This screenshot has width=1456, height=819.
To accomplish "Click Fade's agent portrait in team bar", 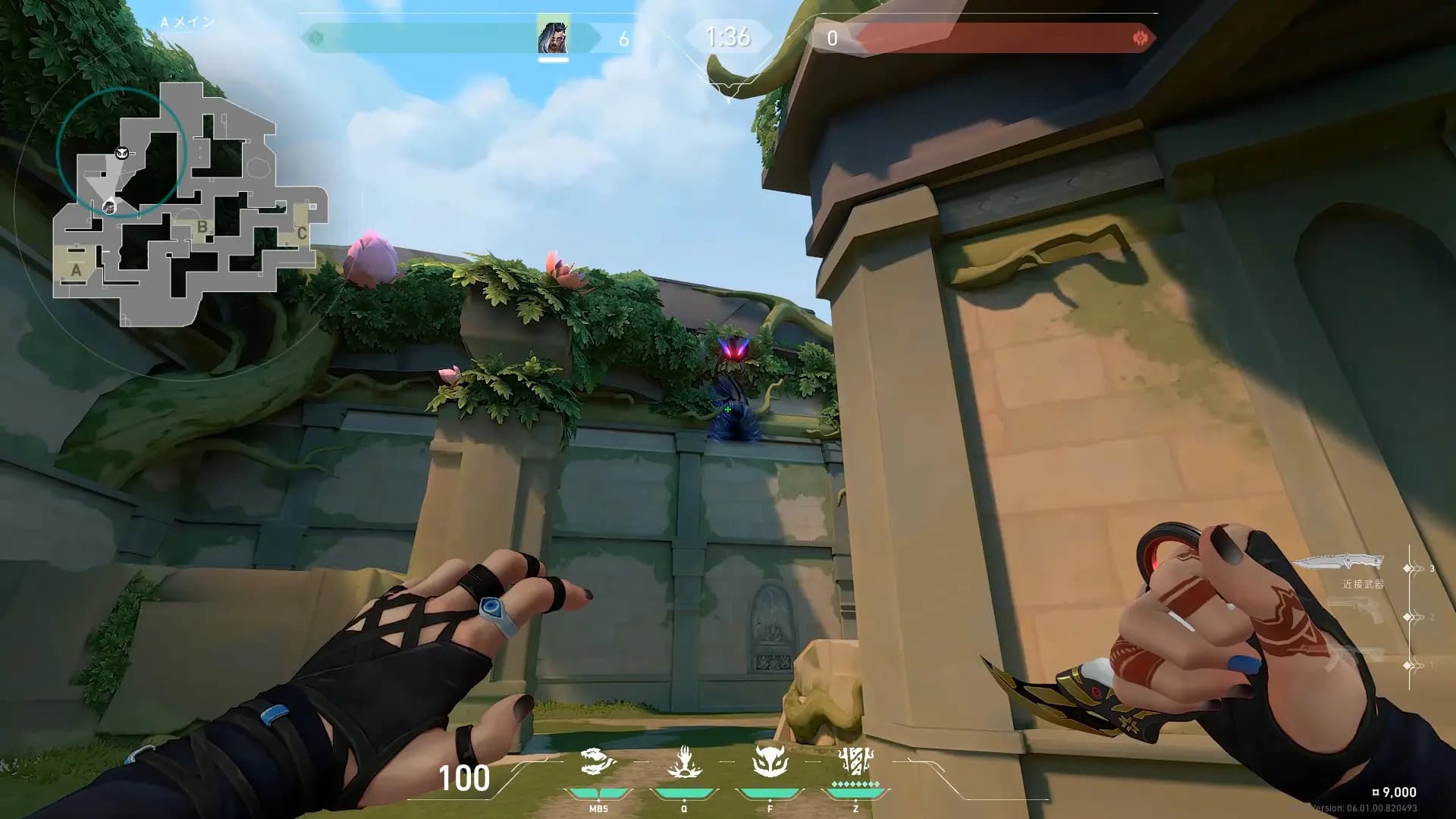I will [553, 37].
